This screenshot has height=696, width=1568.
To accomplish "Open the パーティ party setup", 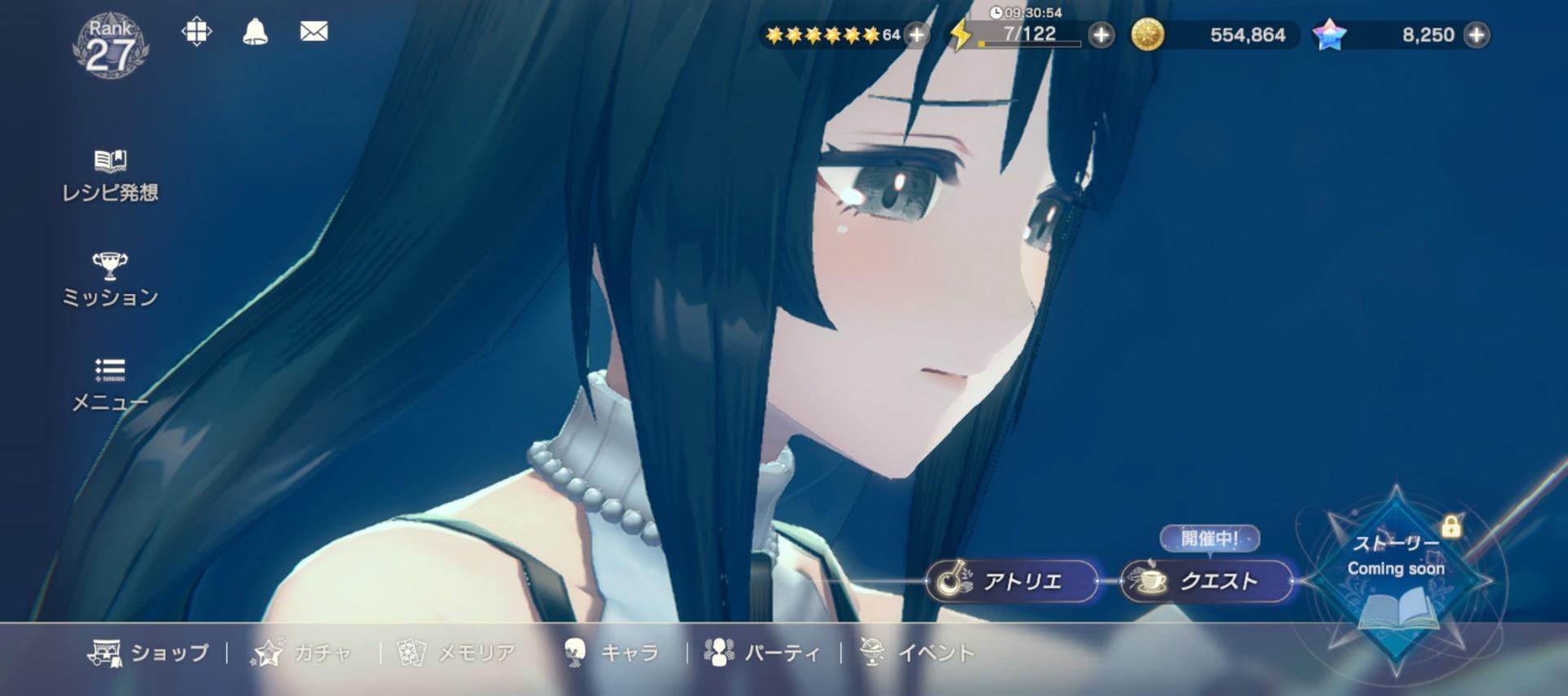I will tap(763, 653).
